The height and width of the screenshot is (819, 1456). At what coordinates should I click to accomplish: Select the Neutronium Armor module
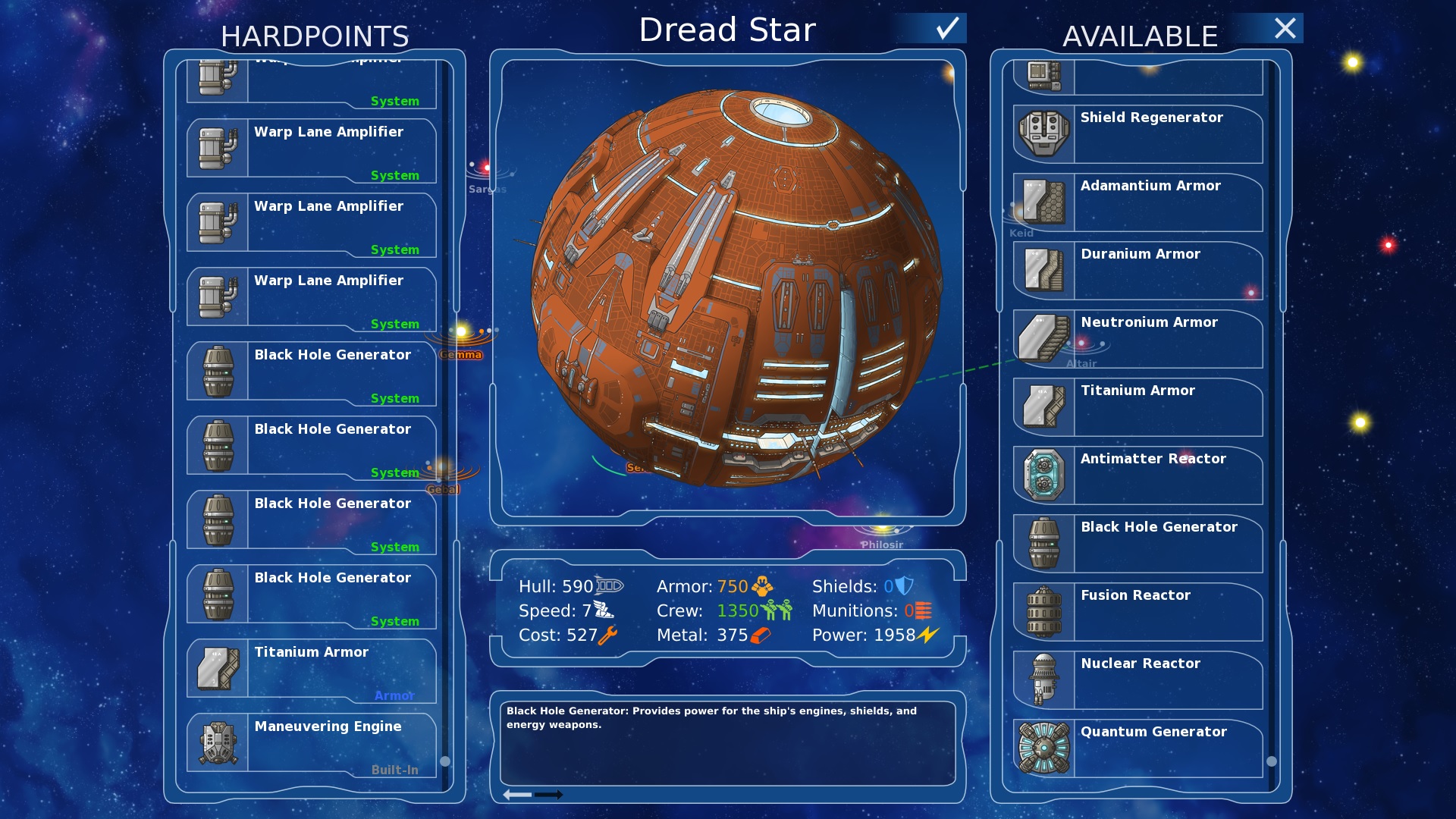coord(1137,339)
